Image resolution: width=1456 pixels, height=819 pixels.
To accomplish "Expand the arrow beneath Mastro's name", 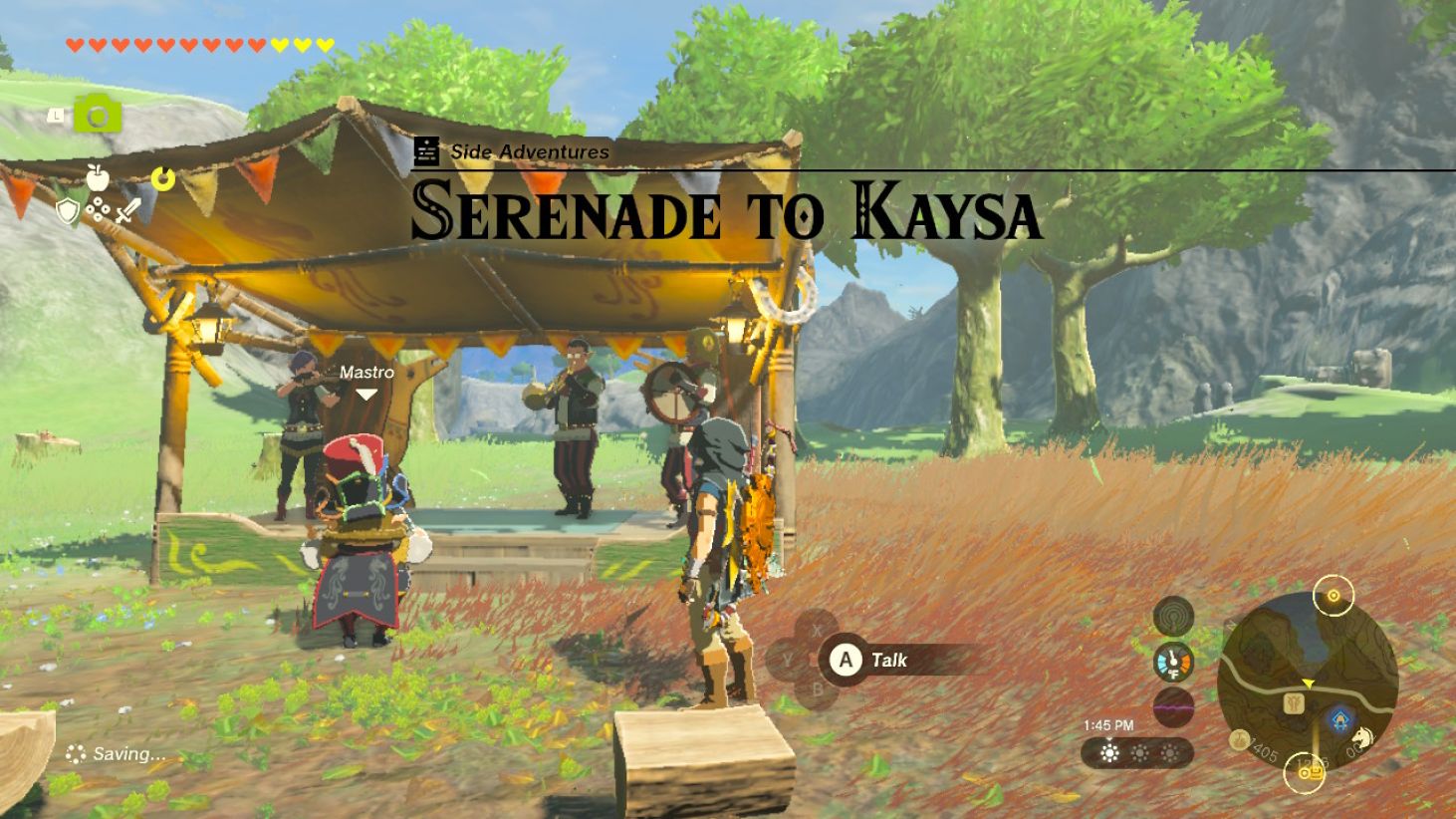I will 365,393.
